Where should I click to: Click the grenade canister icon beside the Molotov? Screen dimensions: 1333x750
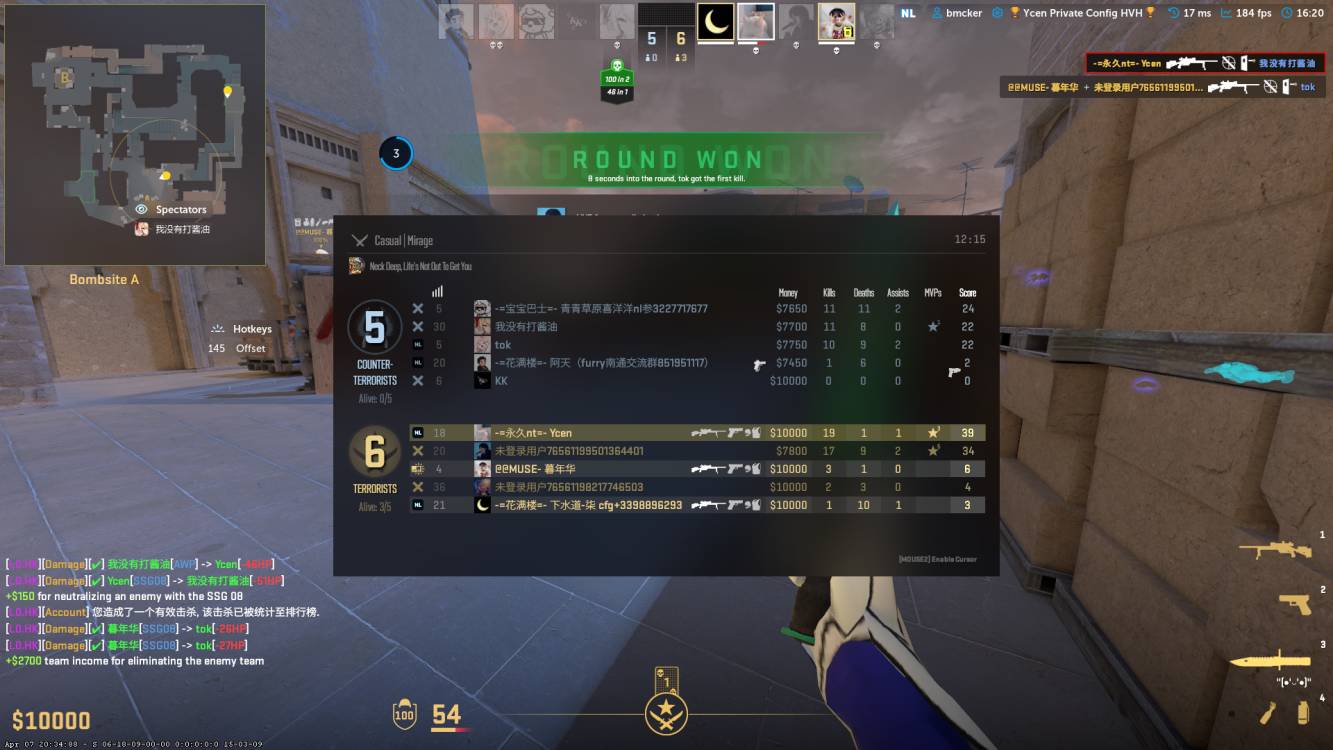tap(1302, 712)
